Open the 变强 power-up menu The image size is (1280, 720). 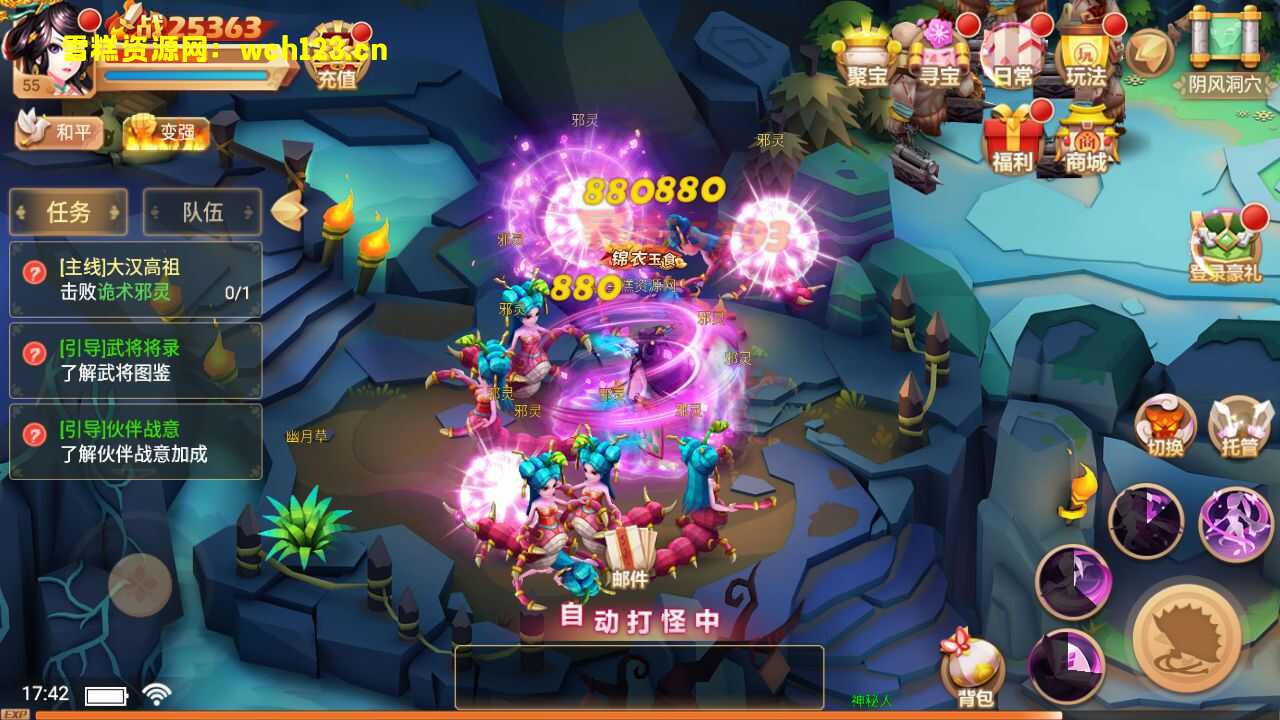click(167, 133)
